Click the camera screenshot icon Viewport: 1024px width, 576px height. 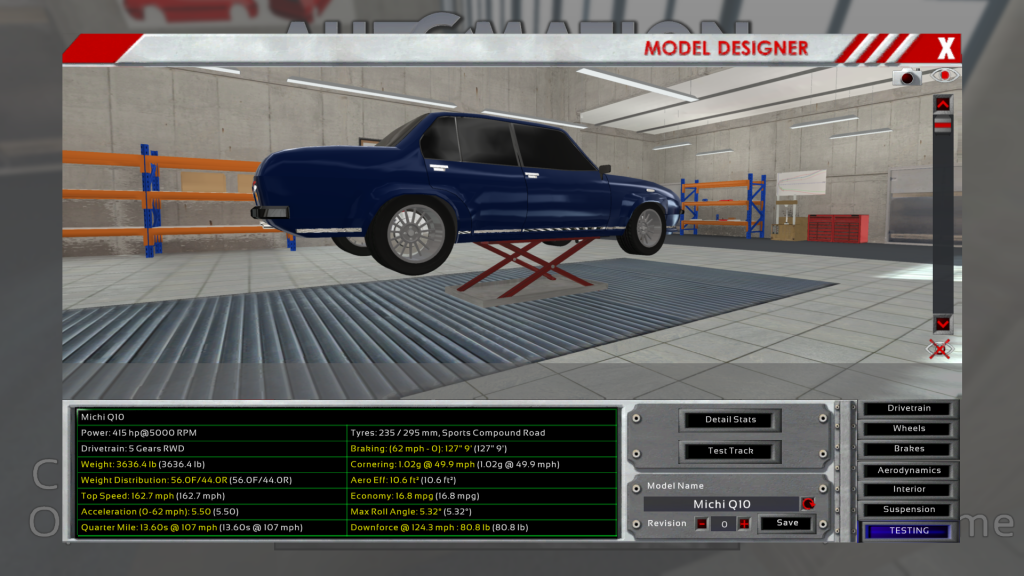click(x=909, y=77)
